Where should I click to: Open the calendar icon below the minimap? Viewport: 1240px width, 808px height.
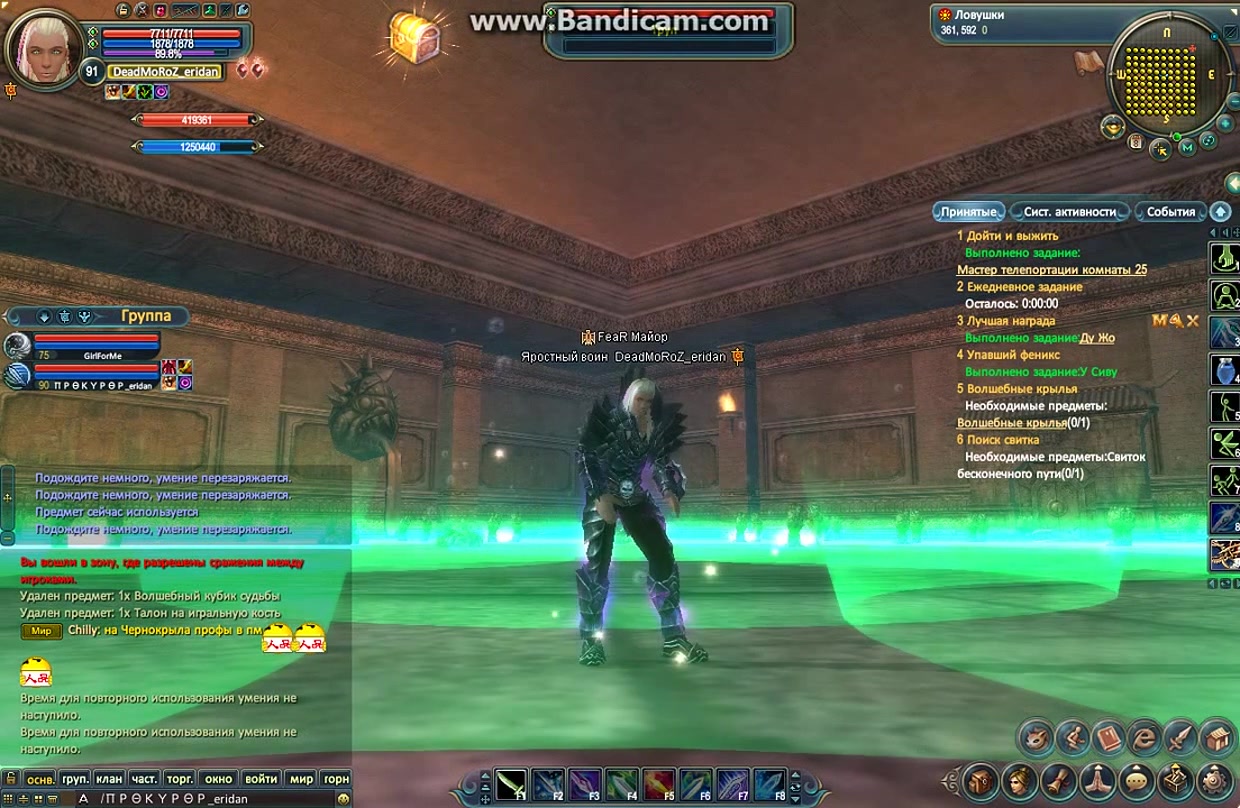click(x=1136, y=142)
